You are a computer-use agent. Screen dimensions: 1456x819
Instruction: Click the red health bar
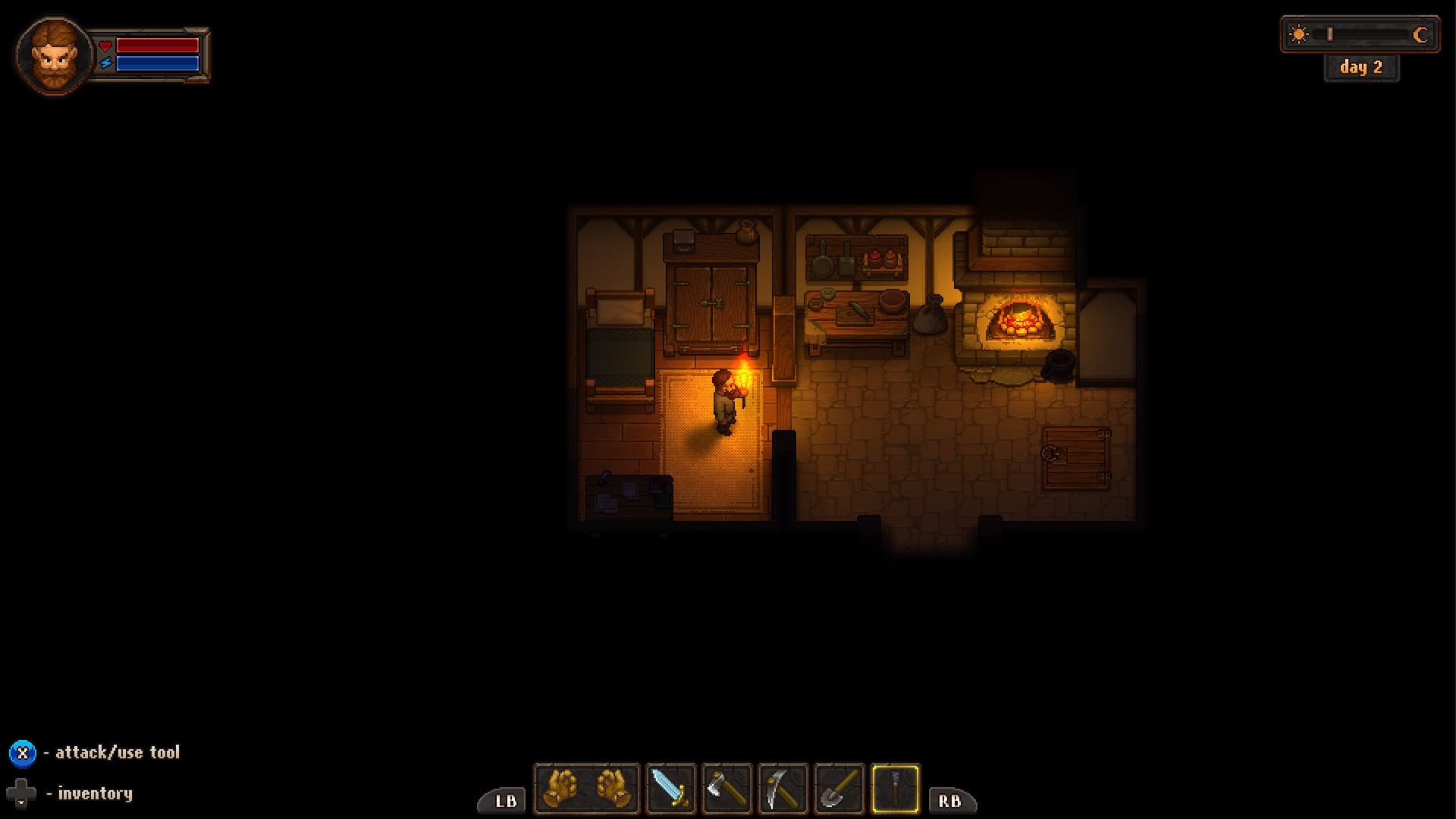[x=159, y=45]
